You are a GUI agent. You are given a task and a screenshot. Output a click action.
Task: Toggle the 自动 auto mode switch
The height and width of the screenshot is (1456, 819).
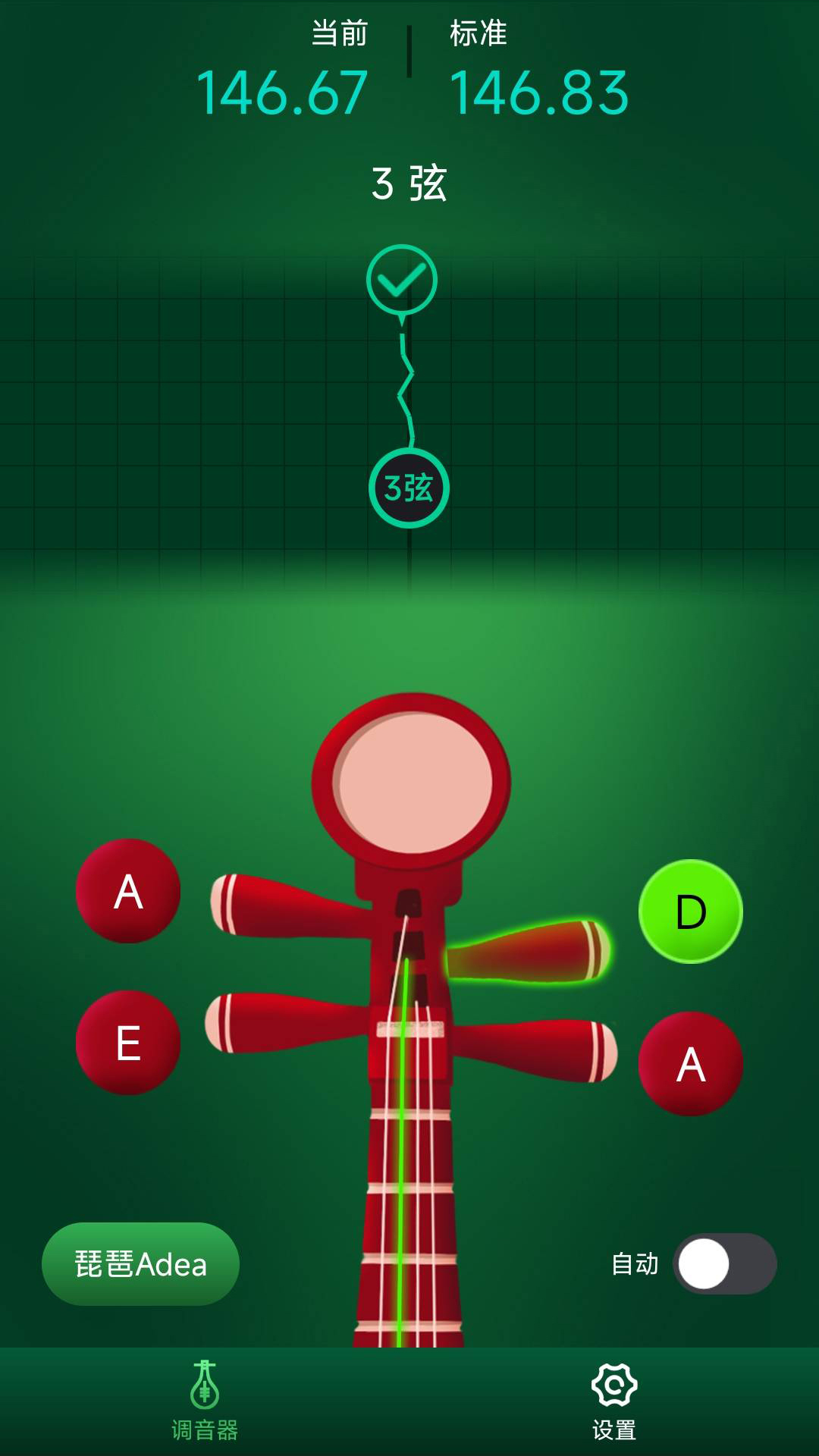pyautogui.click(x=724, y=1264)
